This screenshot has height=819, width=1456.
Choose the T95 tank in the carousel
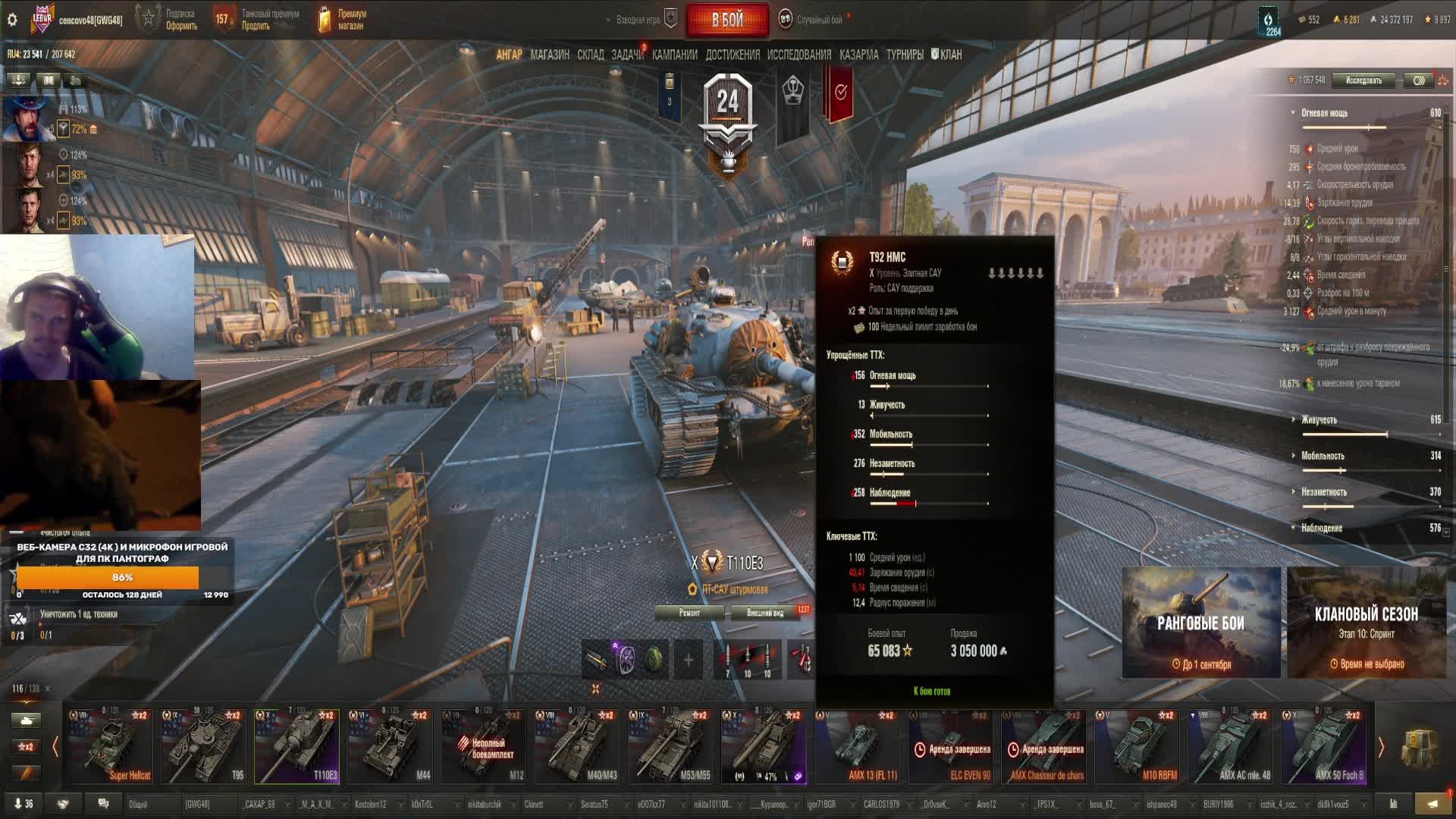click(x=203, y=746)
